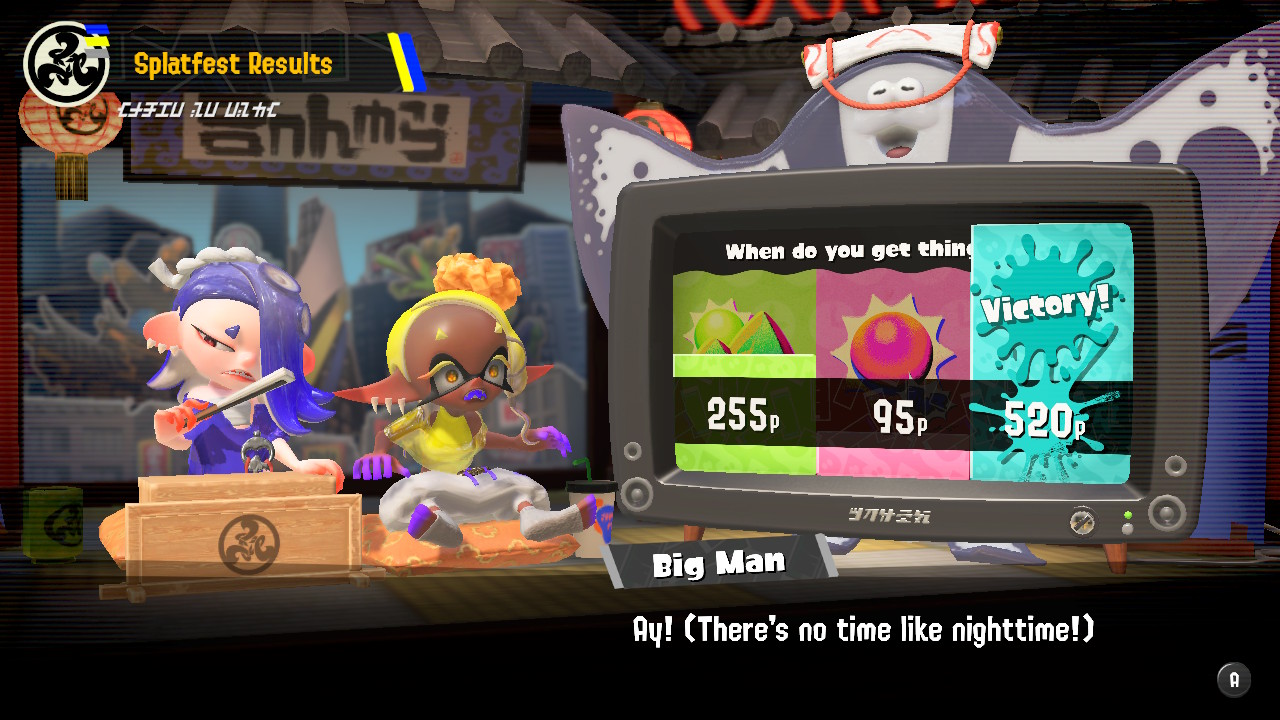Click the Big Man nameplate
Image resolution: width=1280 pixels, height=720 pixels.
tap(720, 562)
